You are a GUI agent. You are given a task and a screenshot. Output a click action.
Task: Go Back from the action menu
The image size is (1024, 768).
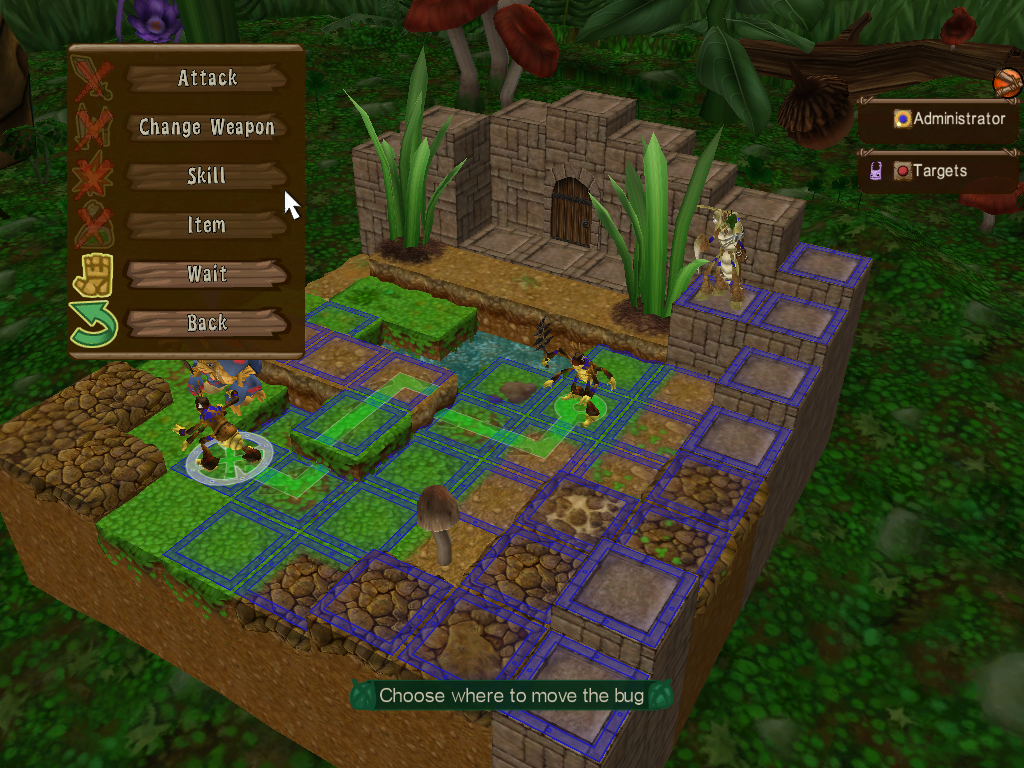207,323
